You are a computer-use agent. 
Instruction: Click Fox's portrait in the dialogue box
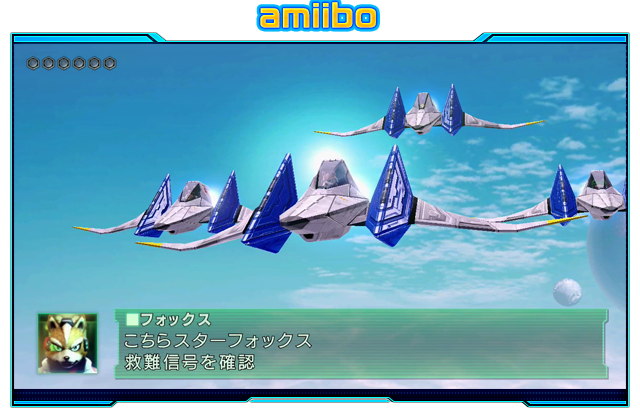(67, 343)
